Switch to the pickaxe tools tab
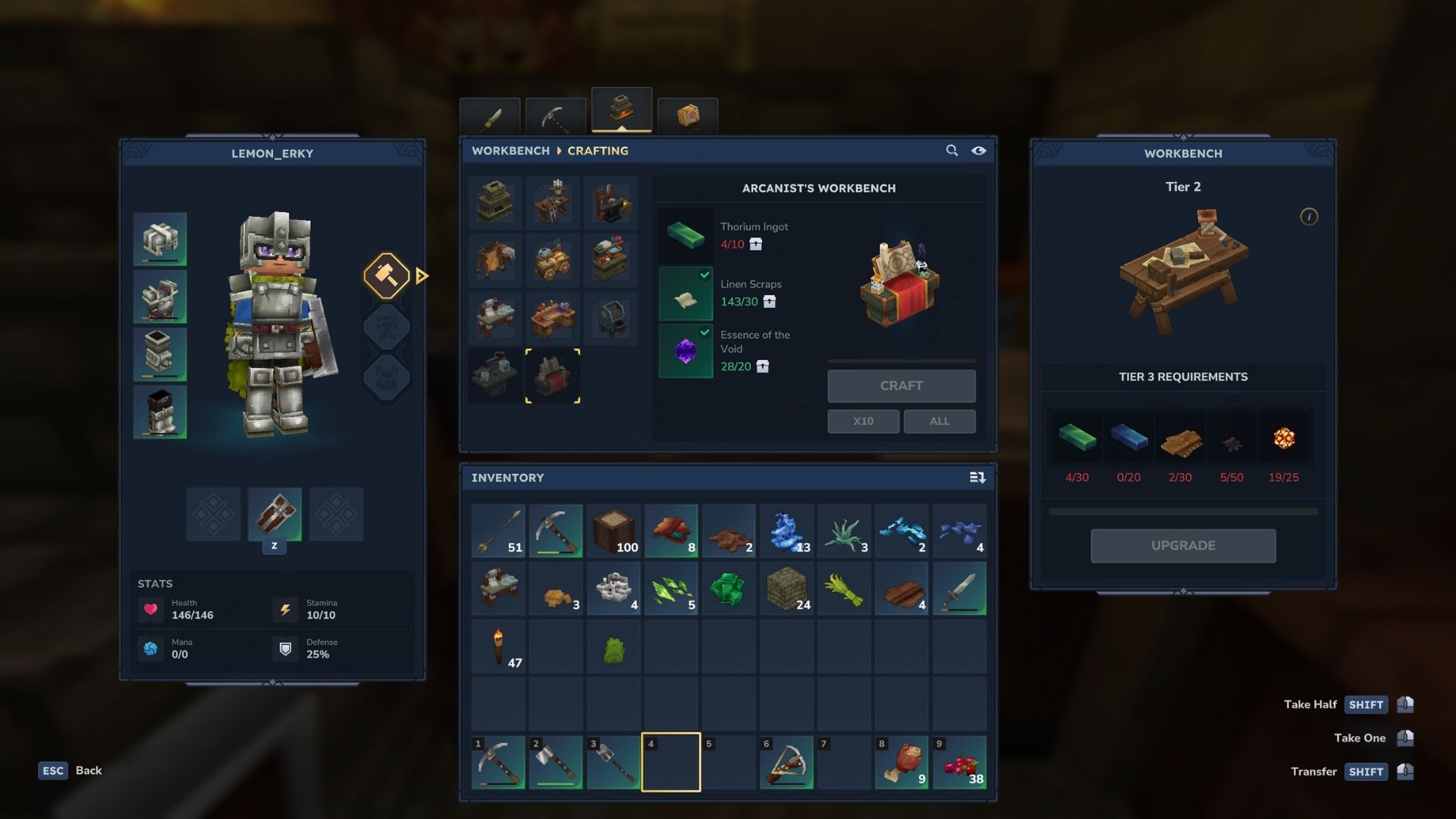This screenshot has height=819, width=1456. 555,118
